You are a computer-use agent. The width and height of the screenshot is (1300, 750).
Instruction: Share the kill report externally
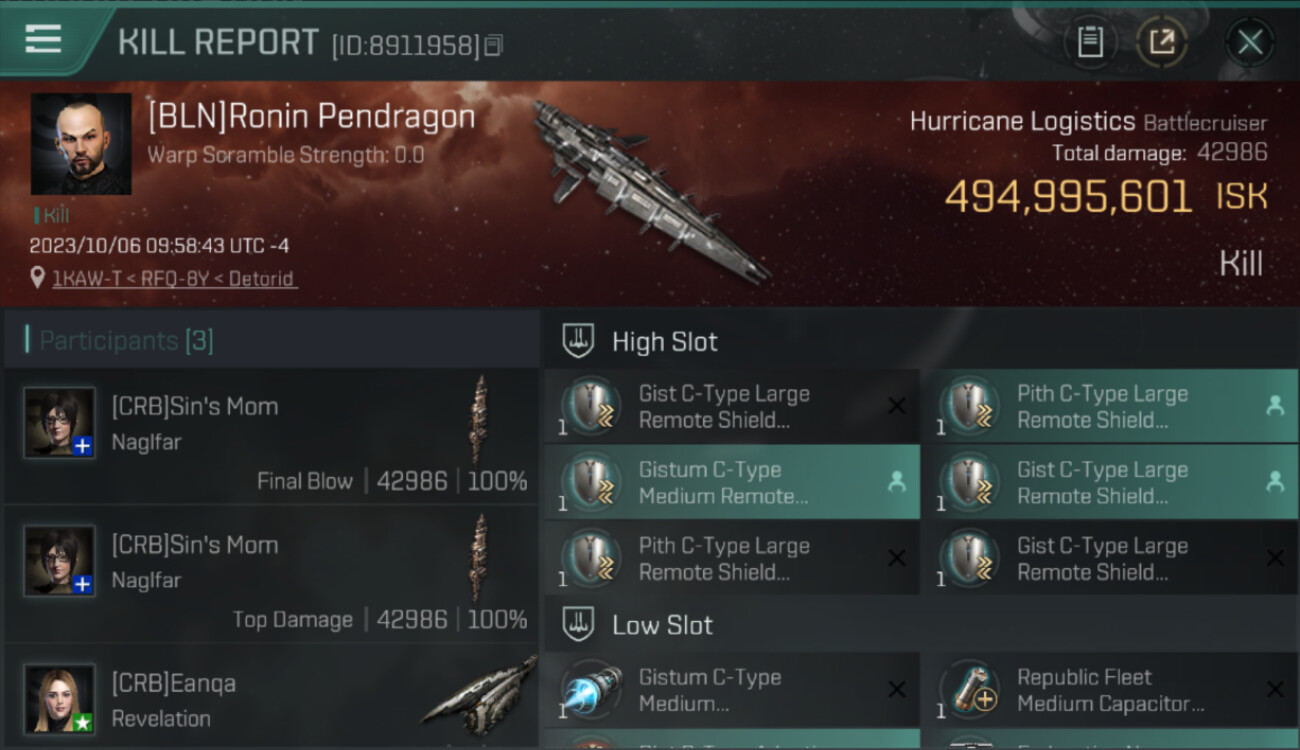pyautogui.click(x=1161, y=42)
